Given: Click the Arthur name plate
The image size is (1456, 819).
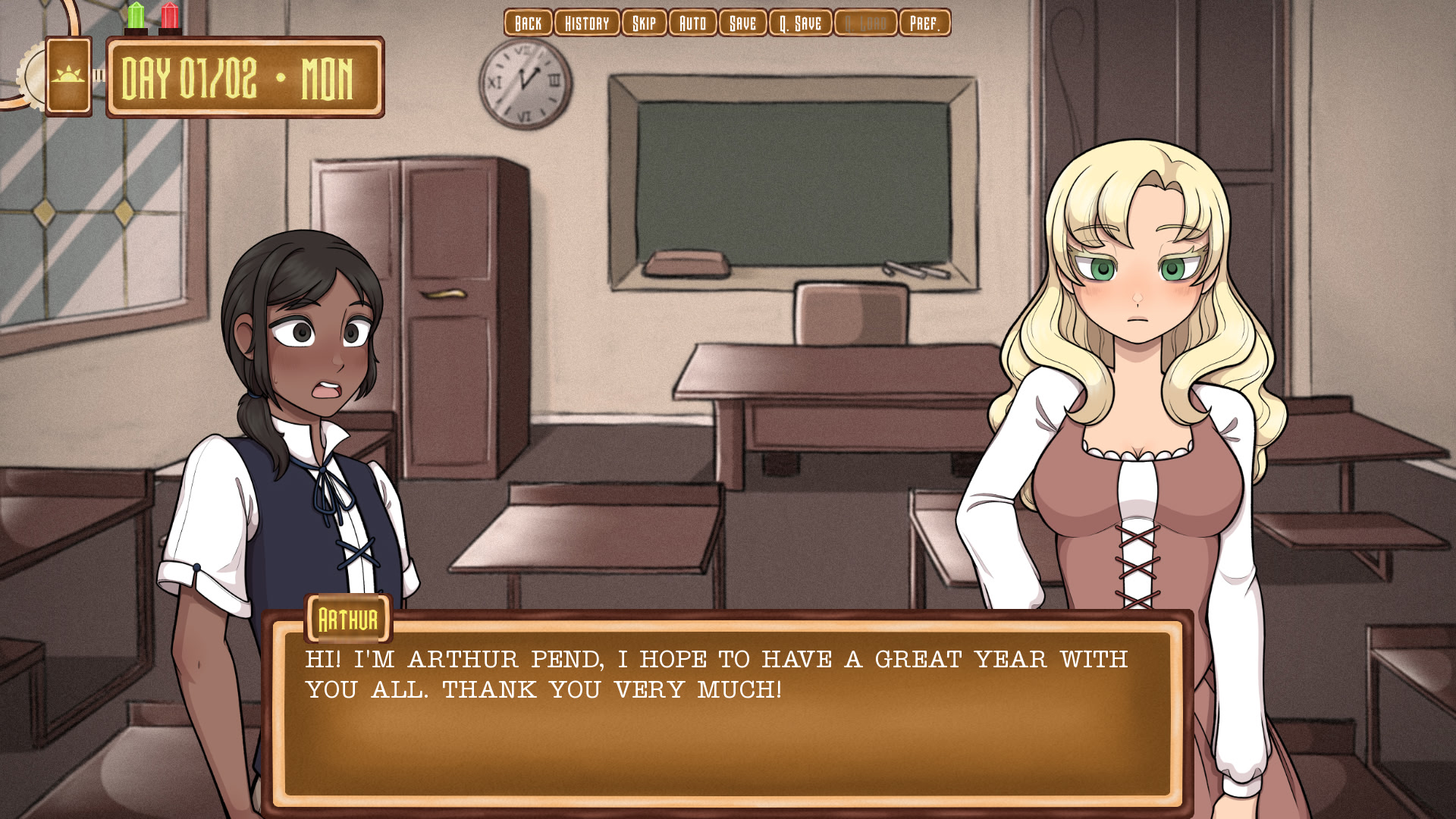Looking at the screenshot, I should click(348, 618).
